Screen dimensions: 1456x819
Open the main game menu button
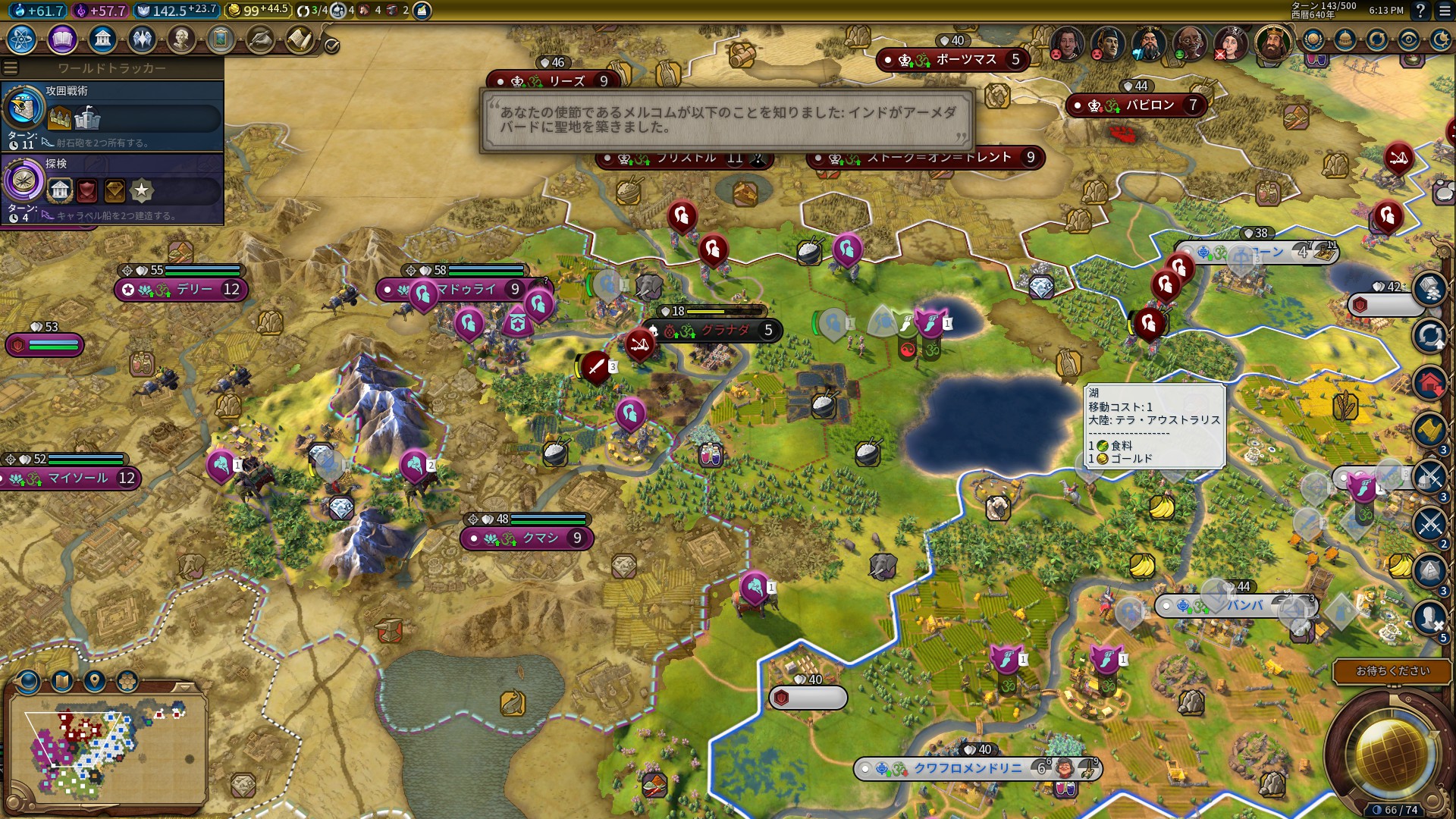click(x=1444, y=11)
